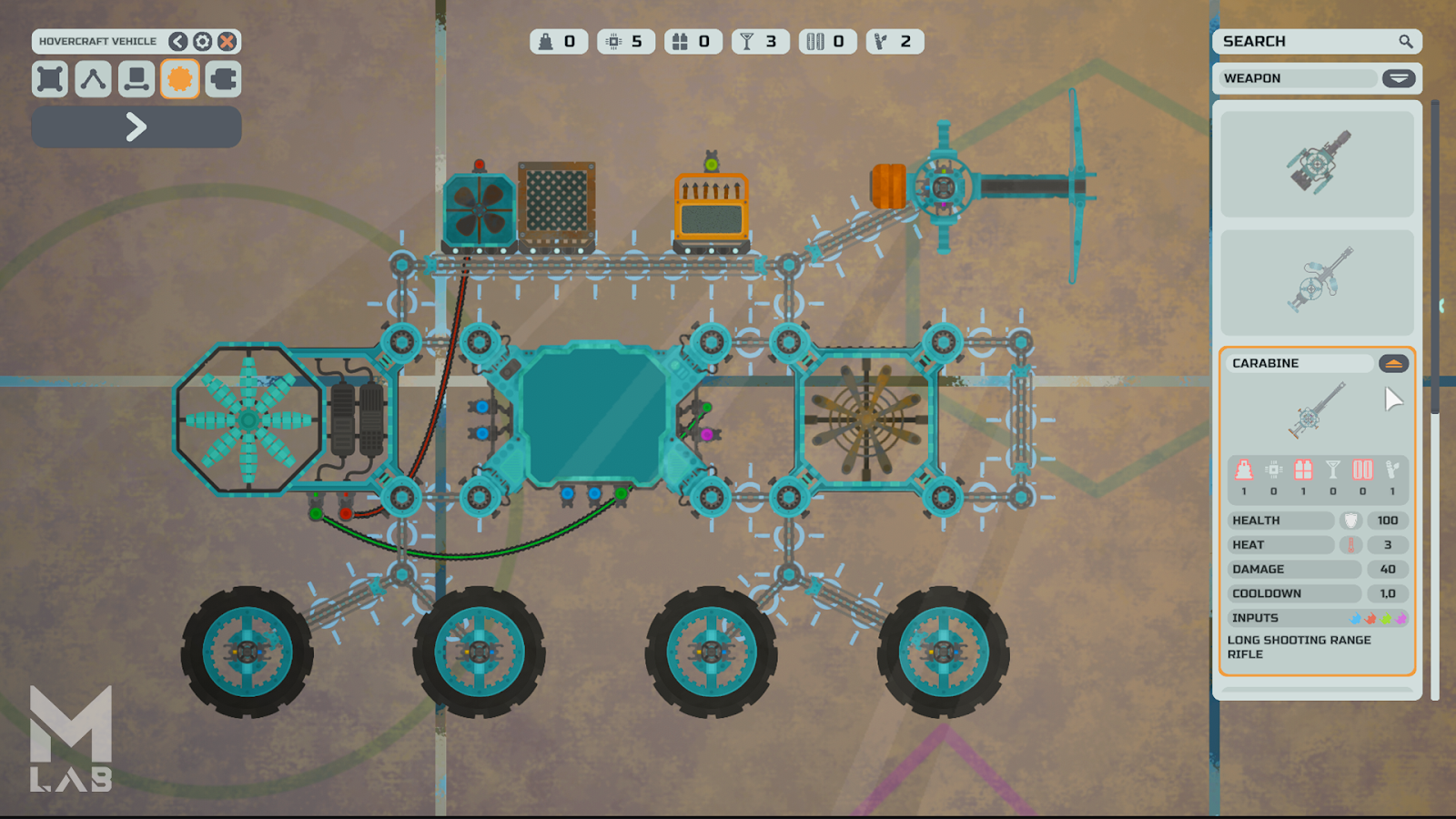
Task: Pick the long-barrel gun with tanks thumbnail
Action: tap(1317, 282)
